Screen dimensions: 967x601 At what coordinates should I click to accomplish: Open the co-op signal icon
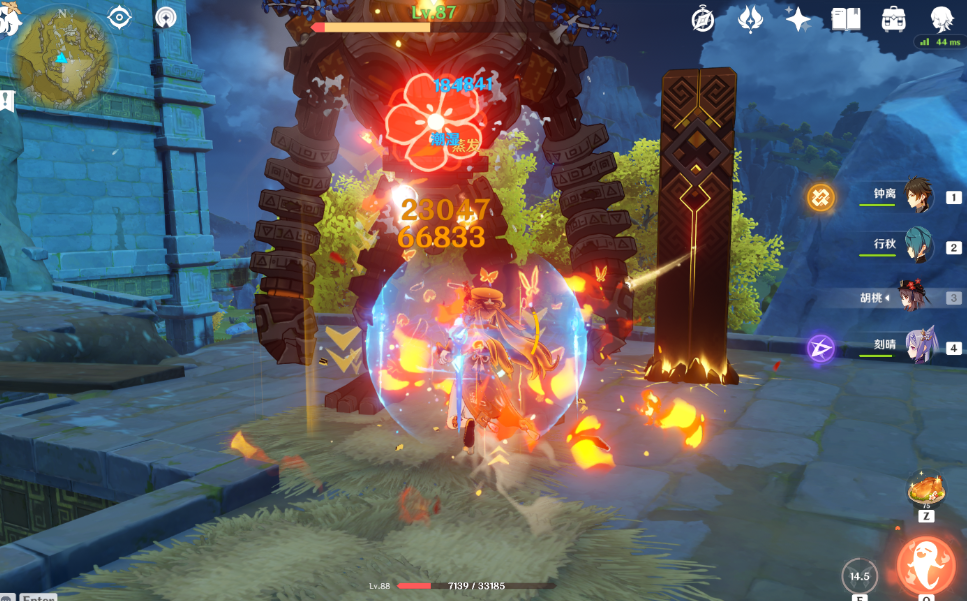coord(167,17)
